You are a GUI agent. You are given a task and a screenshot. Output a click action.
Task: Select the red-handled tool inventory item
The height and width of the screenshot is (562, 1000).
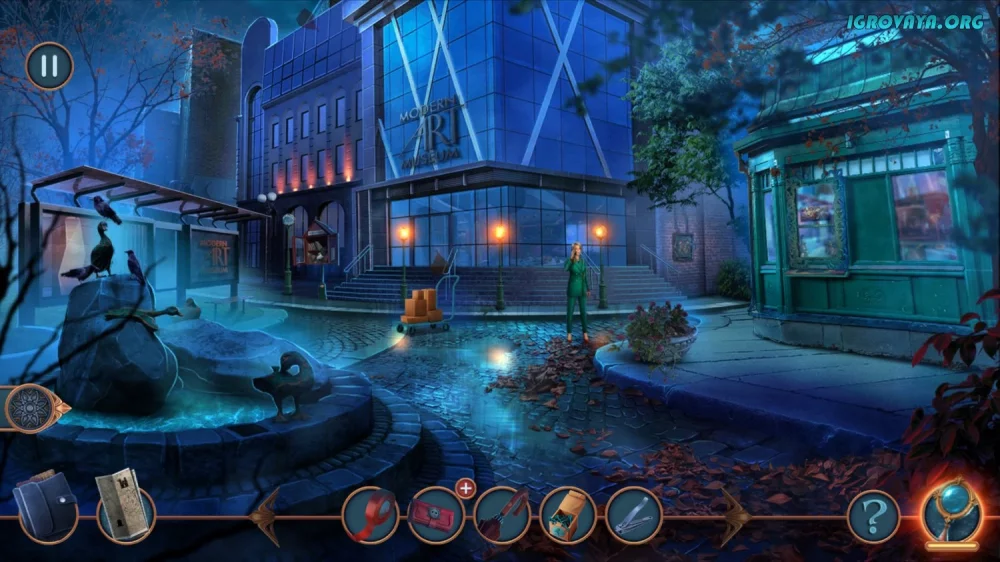[x=502, y=515]
